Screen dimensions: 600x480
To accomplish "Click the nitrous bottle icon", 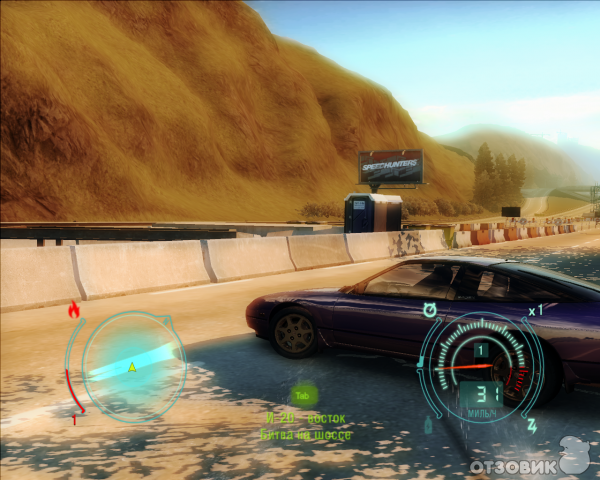I will pyautogui.click(x=428, y=424).
